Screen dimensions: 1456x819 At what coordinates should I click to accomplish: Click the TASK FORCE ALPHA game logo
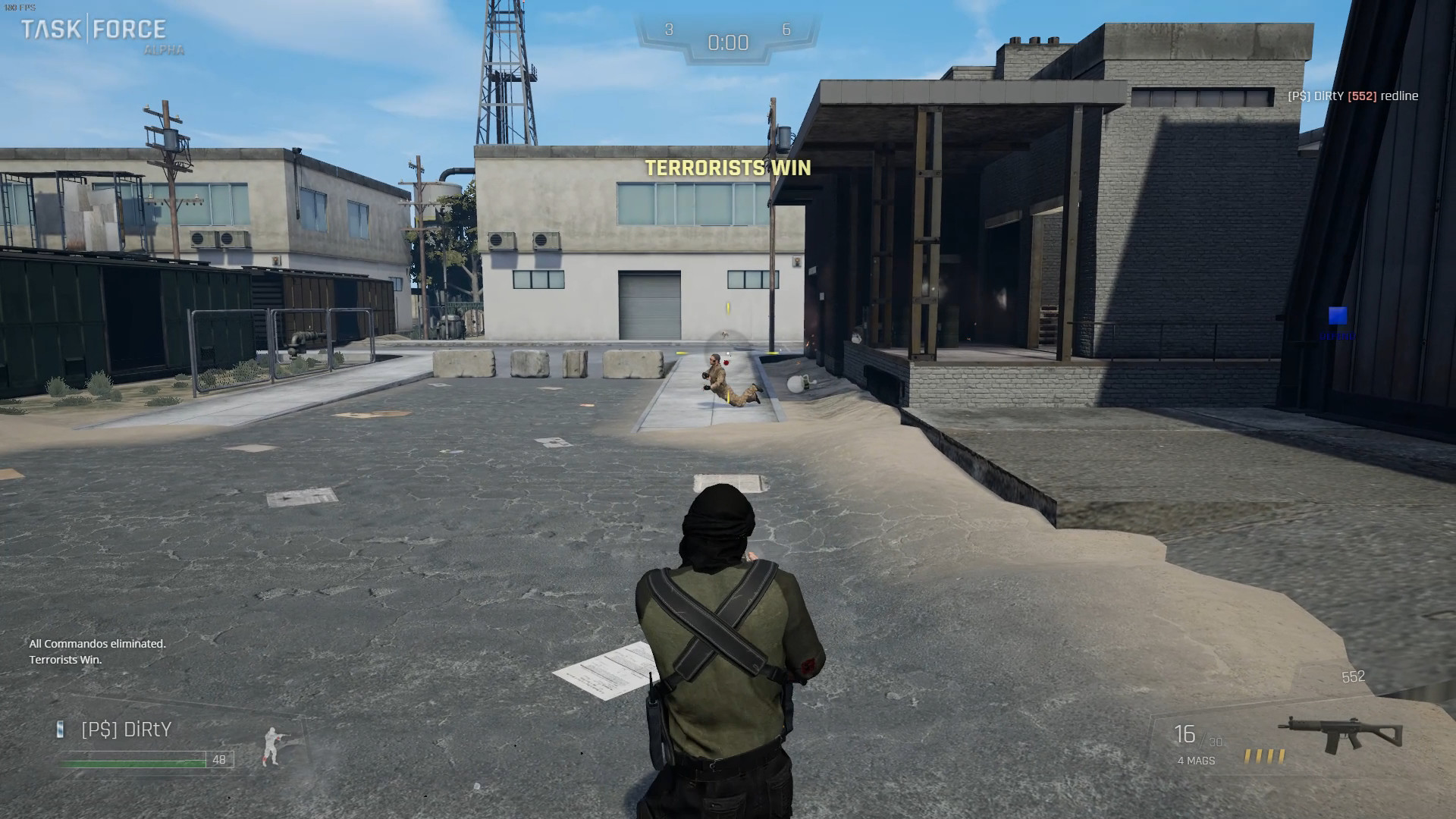94,32
